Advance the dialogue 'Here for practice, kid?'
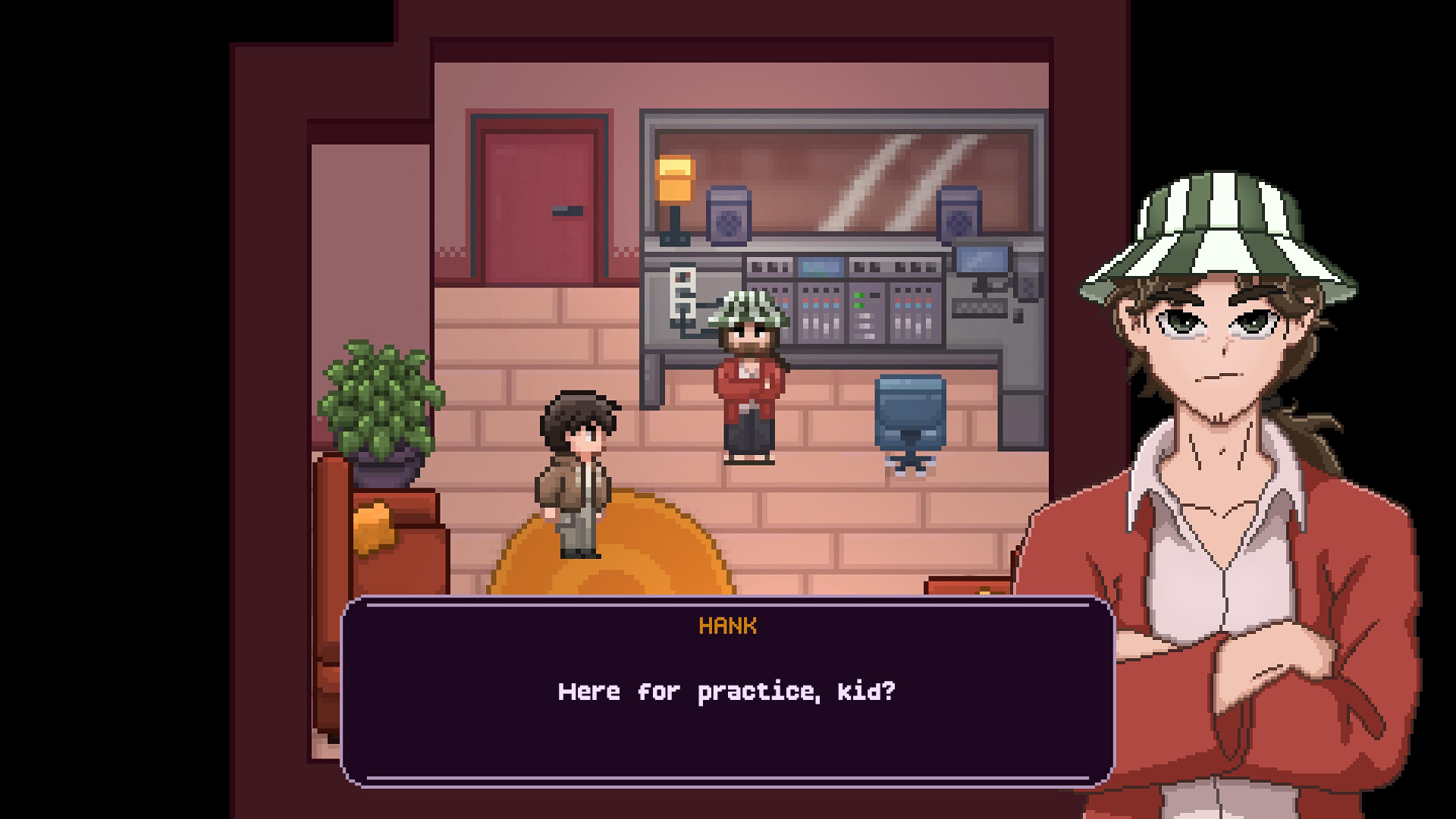The image size is (1456, 819). coord(726,691)
